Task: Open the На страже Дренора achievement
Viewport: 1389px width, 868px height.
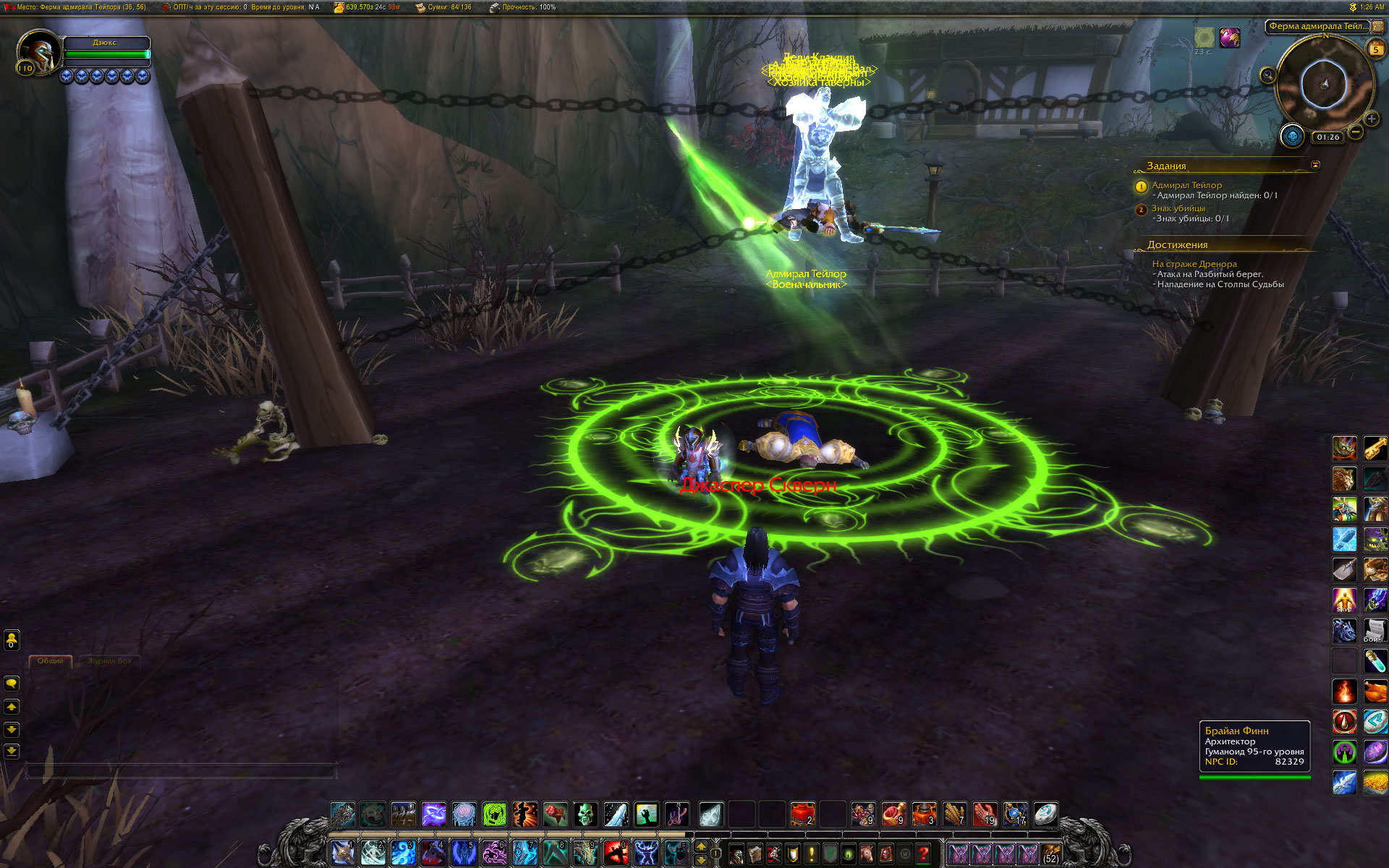Action: tap(1194, 264)
